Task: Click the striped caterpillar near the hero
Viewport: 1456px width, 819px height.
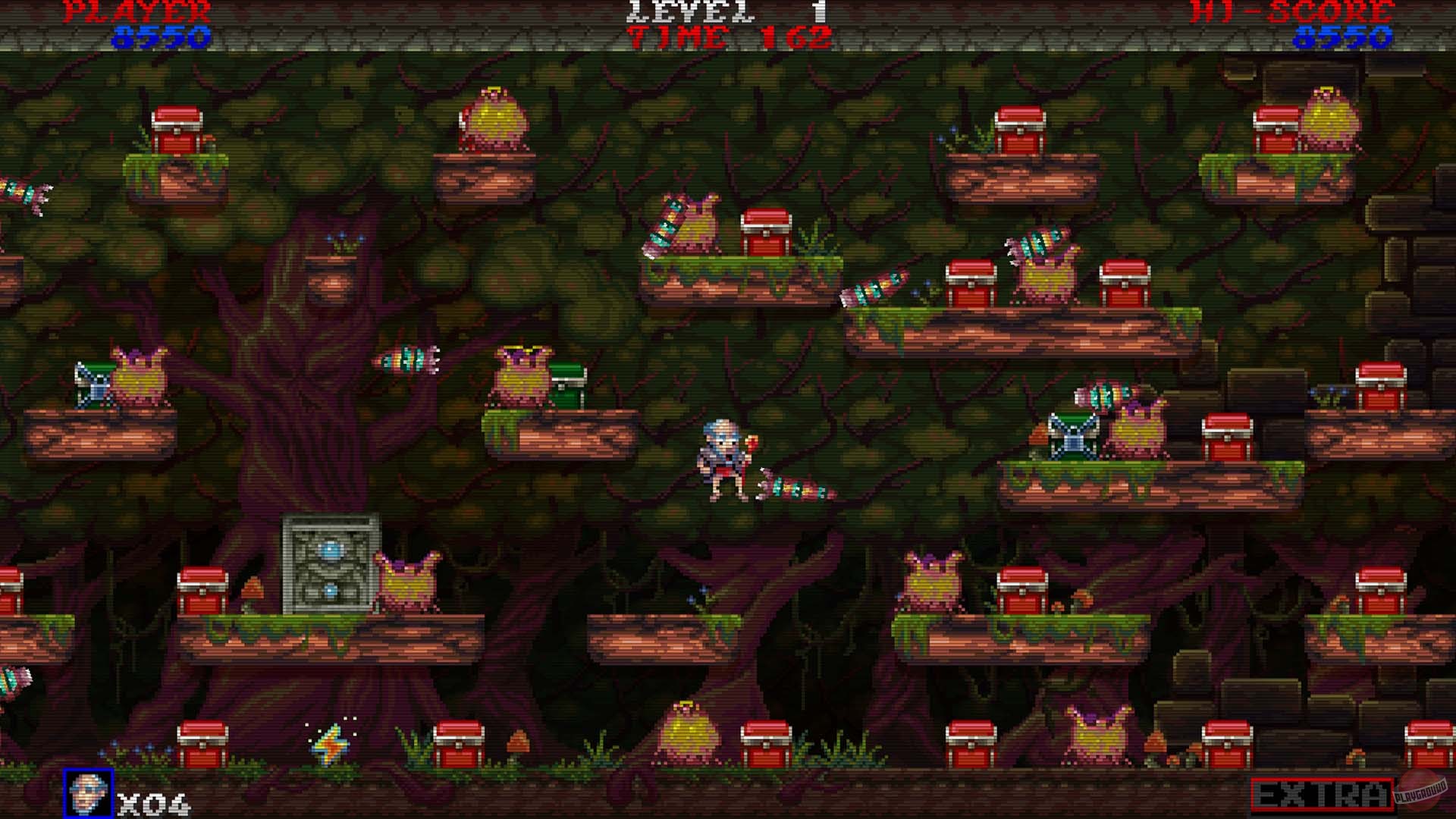Action: point(792,489)
